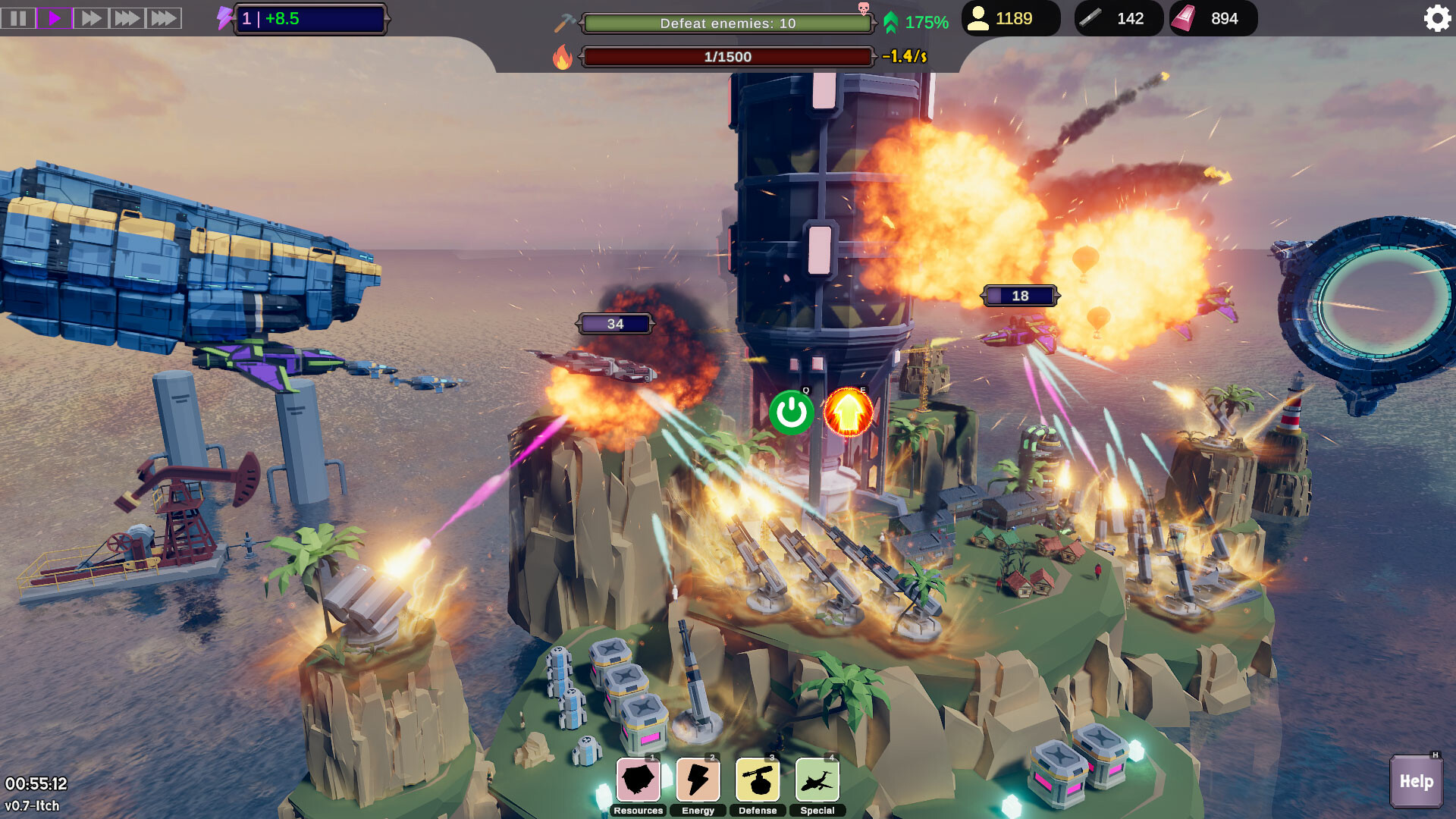Select the Resources build category
Viewport: 1456px width, 819px height.
638,780
